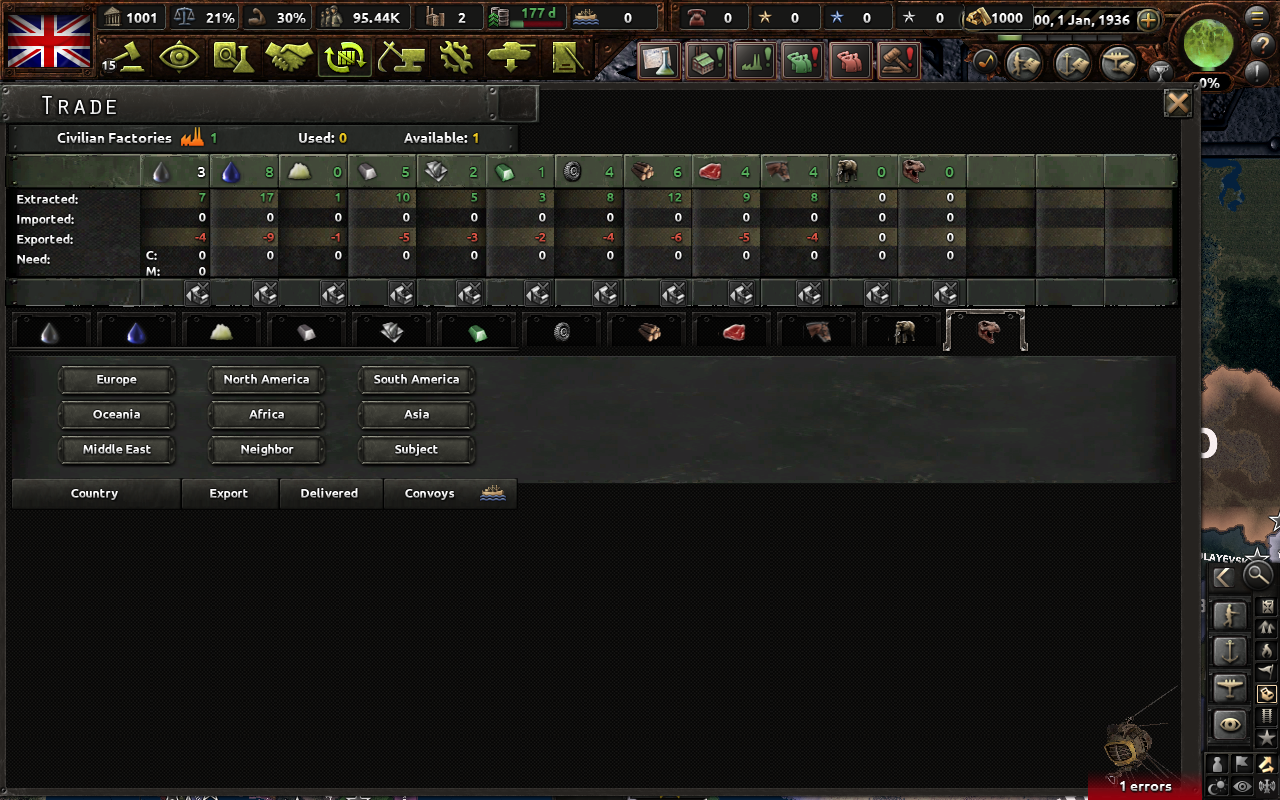Select the diplomacy handshake icon

291,58
